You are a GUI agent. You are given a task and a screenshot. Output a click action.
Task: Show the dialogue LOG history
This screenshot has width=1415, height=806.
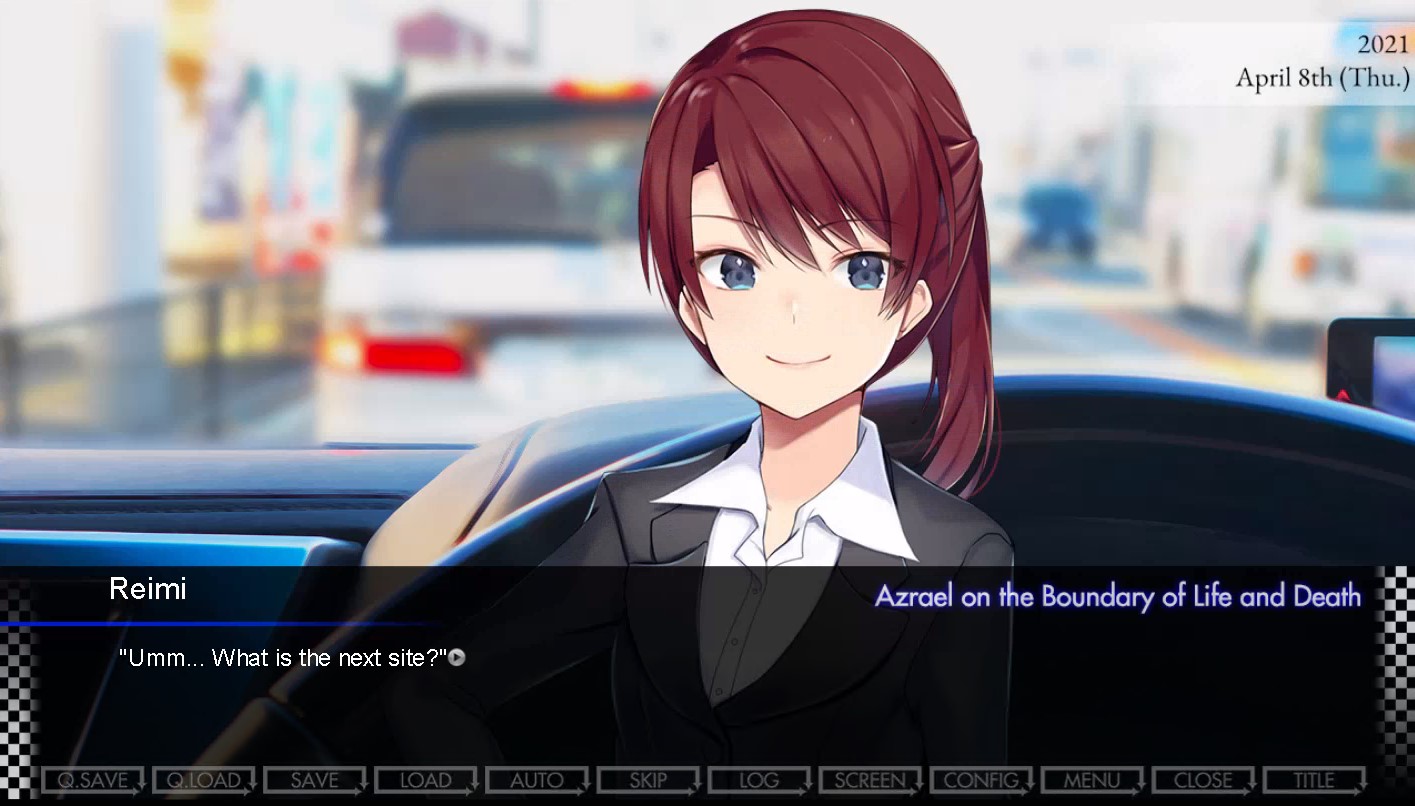tap(759, 780)
